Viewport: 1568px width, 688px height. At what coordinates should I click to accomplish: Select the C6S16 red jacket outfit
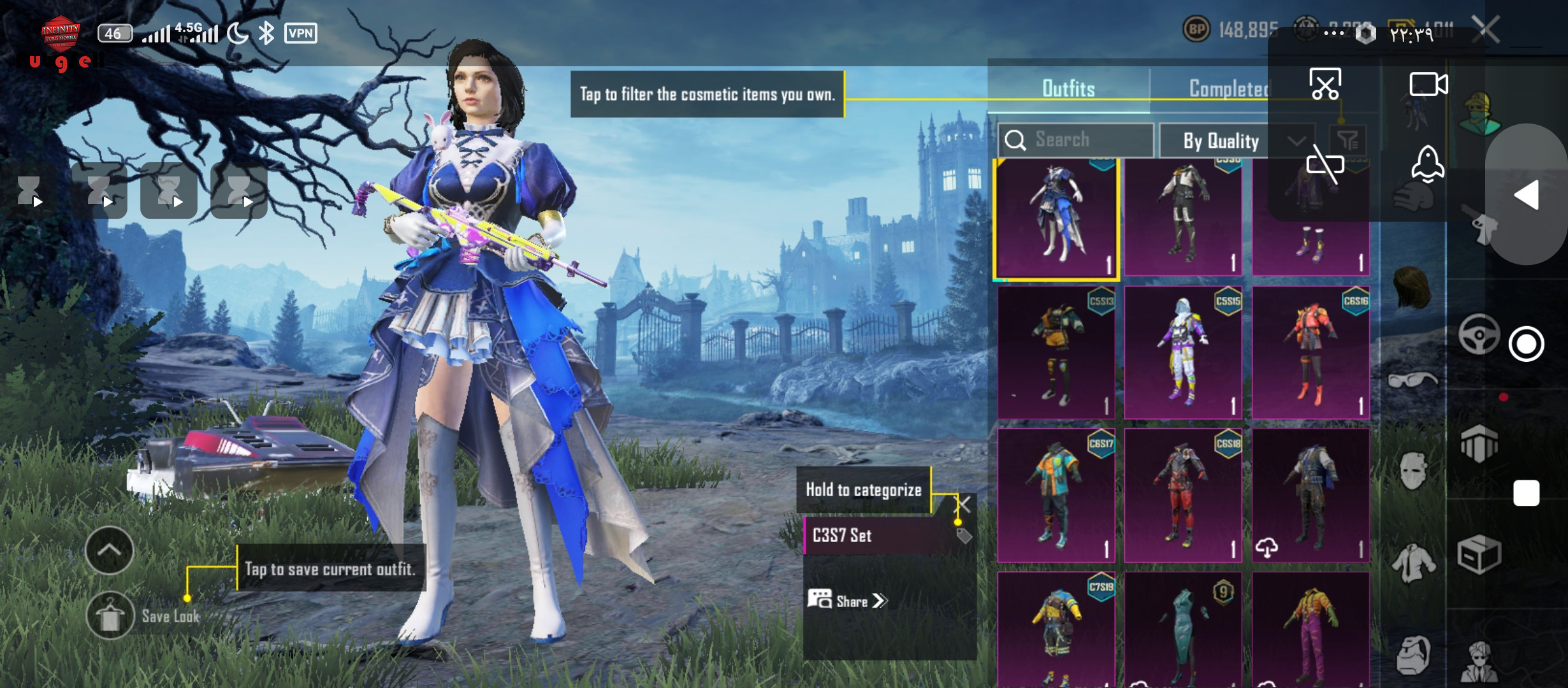pyautogui.click(x=1310, y=352)
